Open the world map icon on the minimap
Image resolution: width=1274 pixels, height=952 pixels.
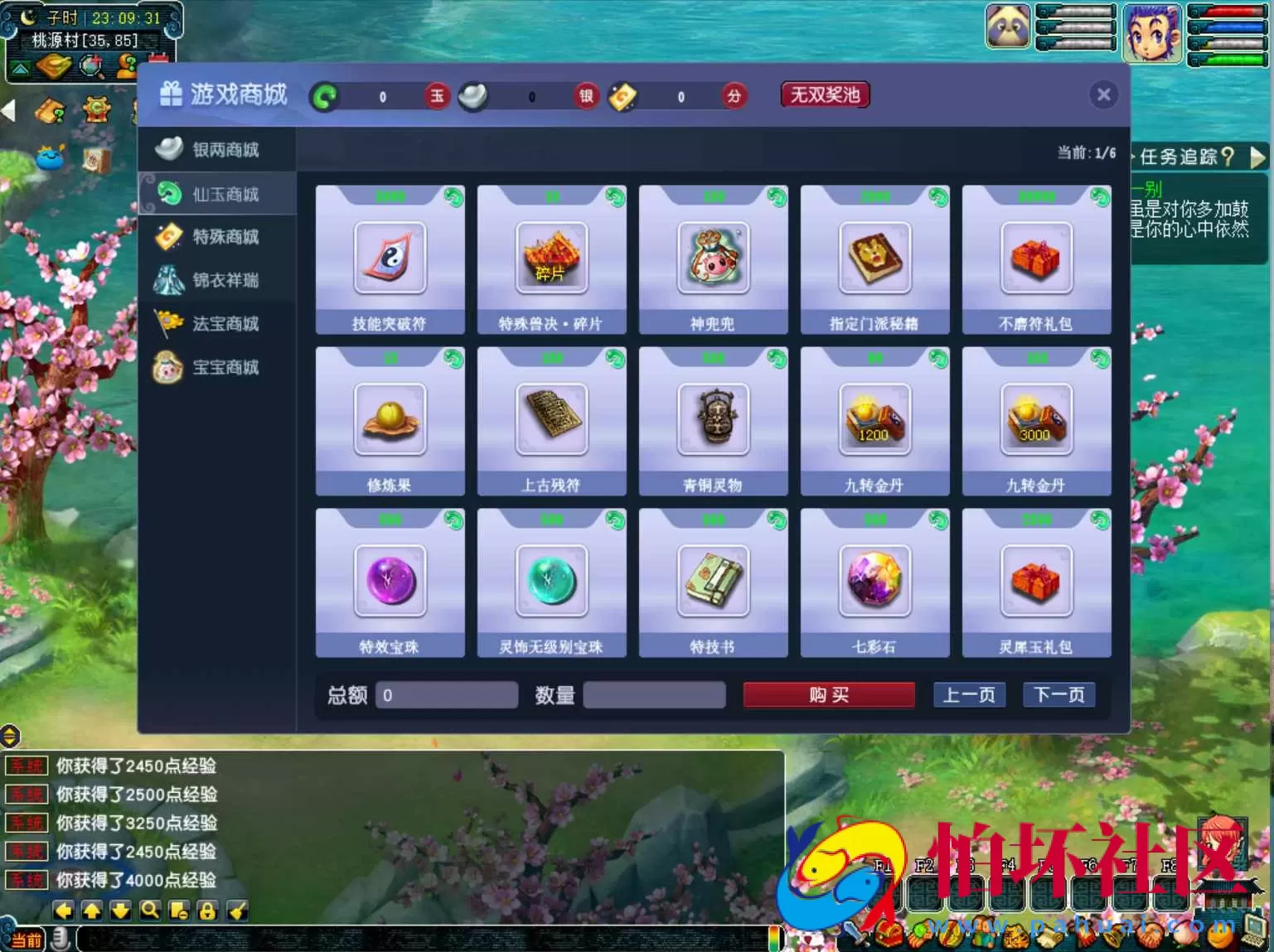point(19,67)
